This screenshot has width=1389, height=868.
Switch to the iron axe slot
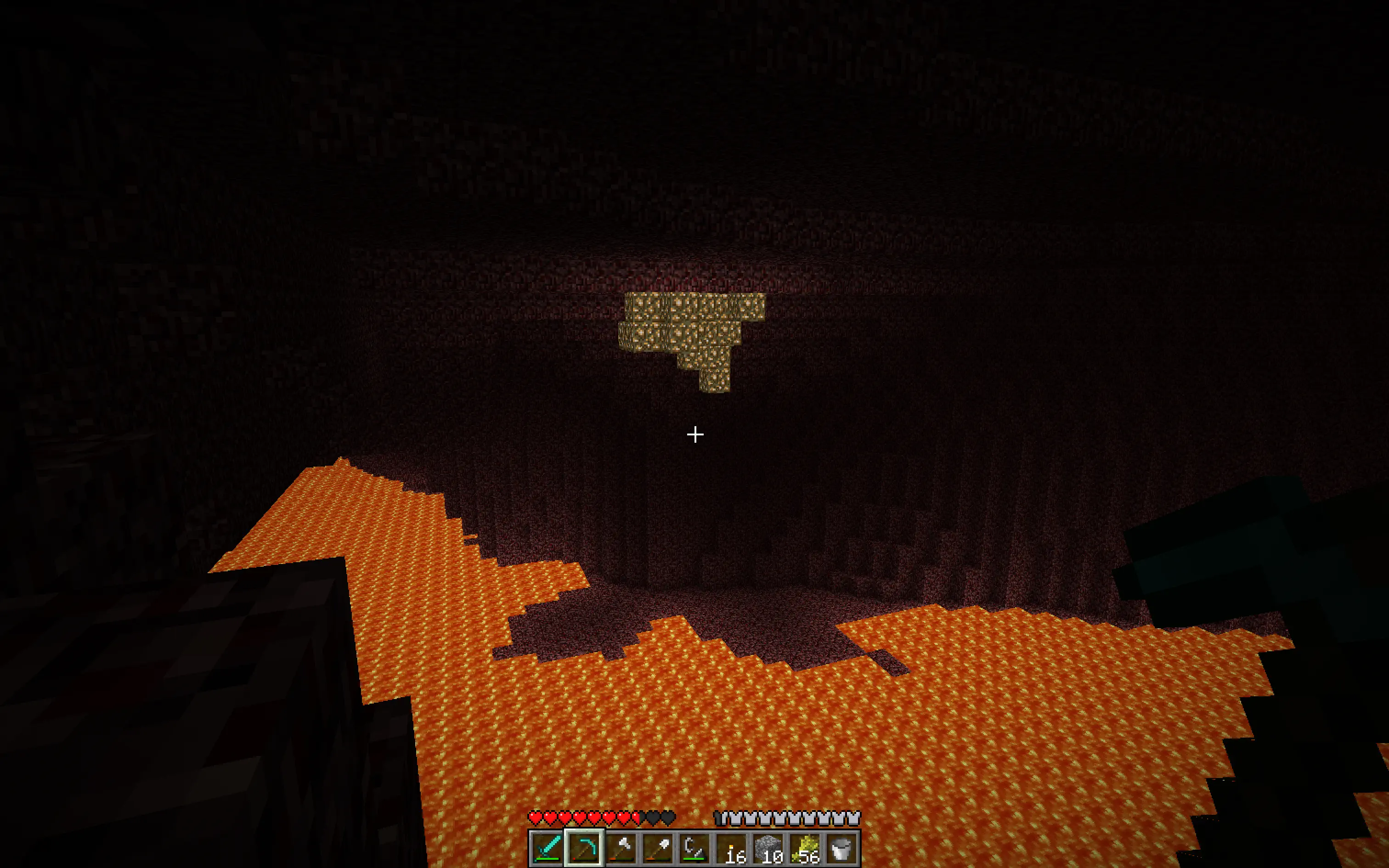tap(621, 847)
